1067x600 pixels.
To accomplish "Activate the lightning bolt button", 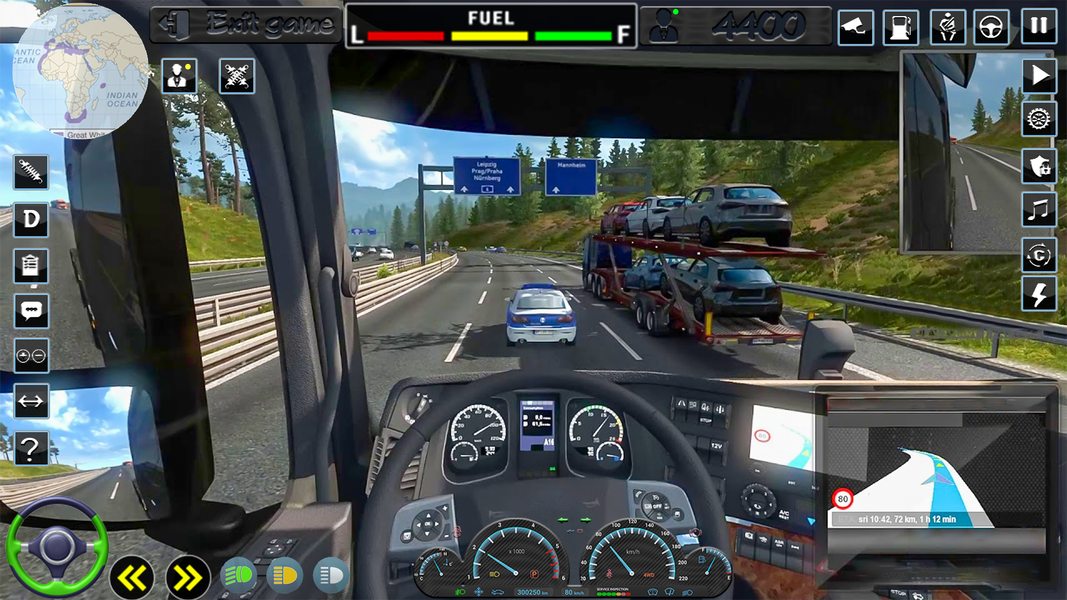I will pyautogui.click(x=1039, y=293).
